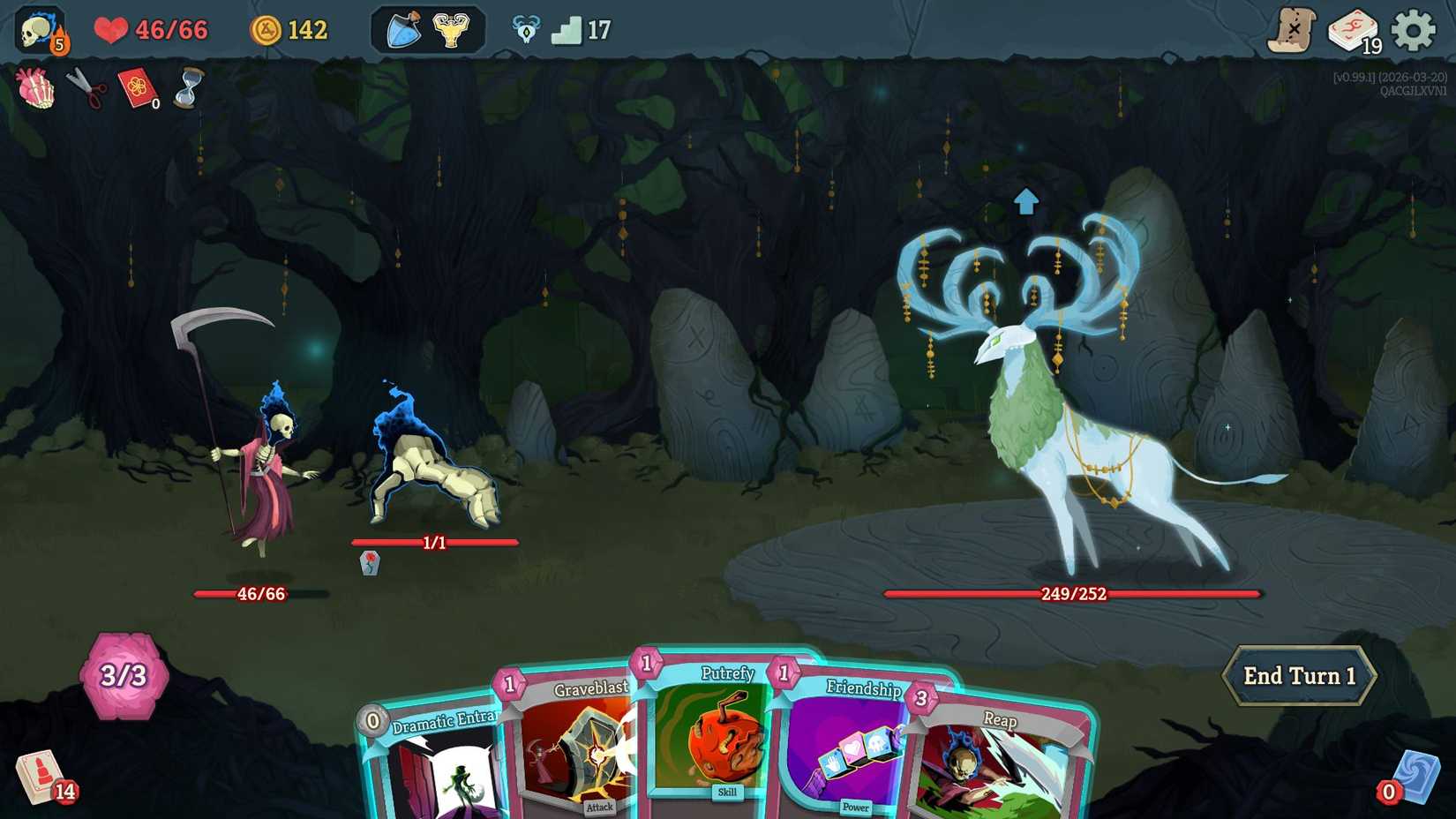Viewport: 1456px width, 819px height.
Task: Click the blue gem emblem near floor number
Action: pos(524,28)
